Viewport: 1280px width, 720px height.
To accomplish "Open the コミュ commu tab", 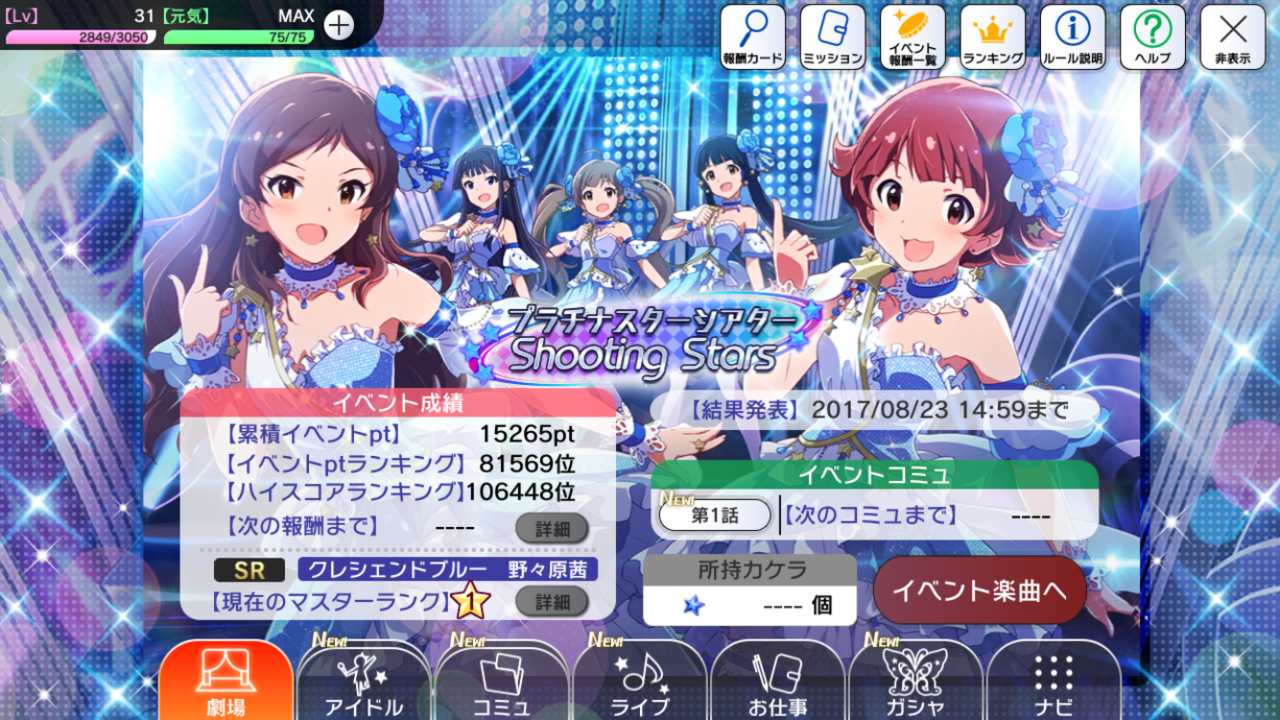I will [x=502, y=683].
